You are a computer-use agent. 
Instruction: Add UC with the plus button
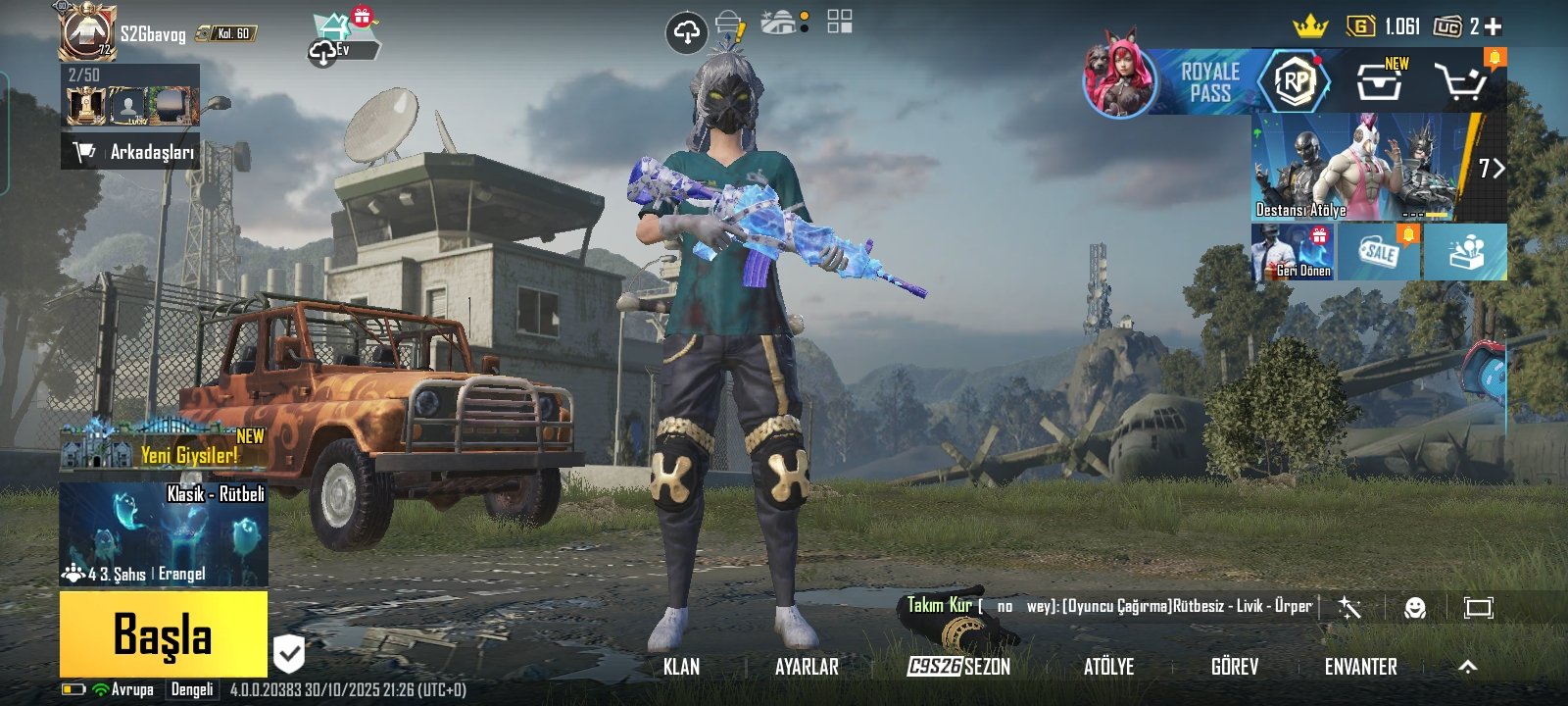[x=1493, y=27]
